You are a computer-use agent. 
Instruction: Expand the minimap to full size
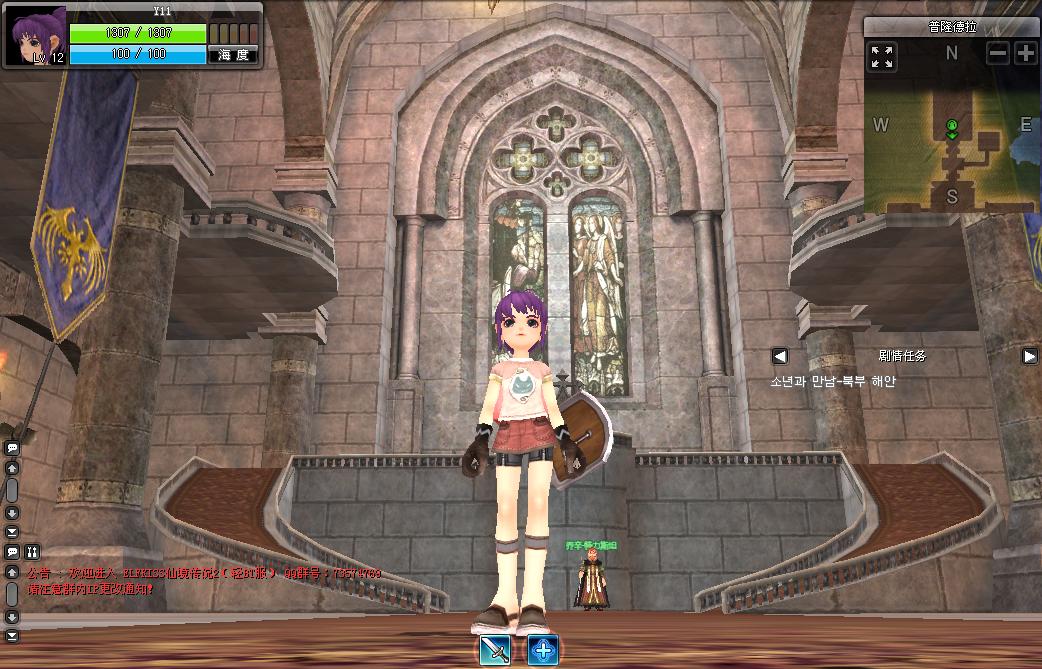(x=882, y=56)
